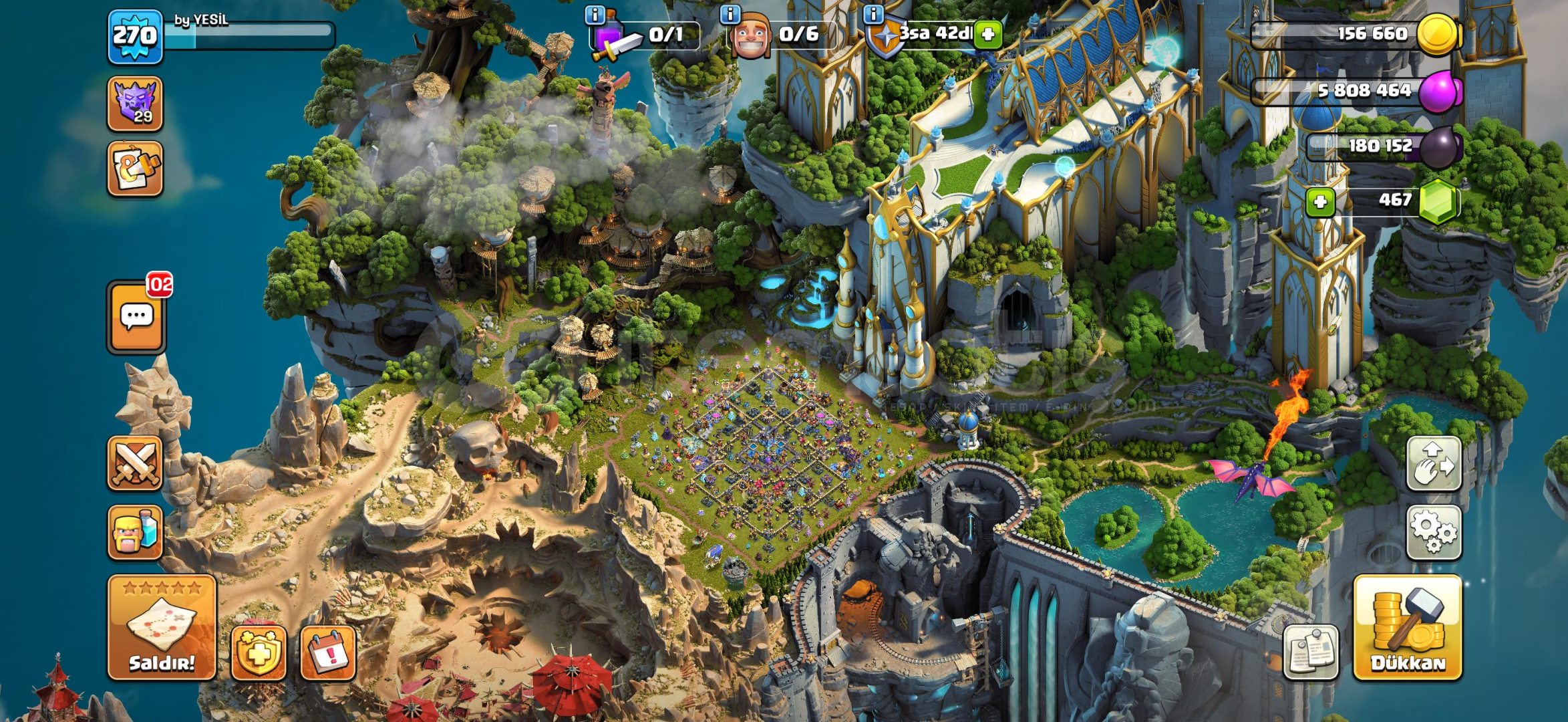Show laboratory info above the 0/1 counter
1568x722 pixels.
pyautogui.click(x=595, y=14)
